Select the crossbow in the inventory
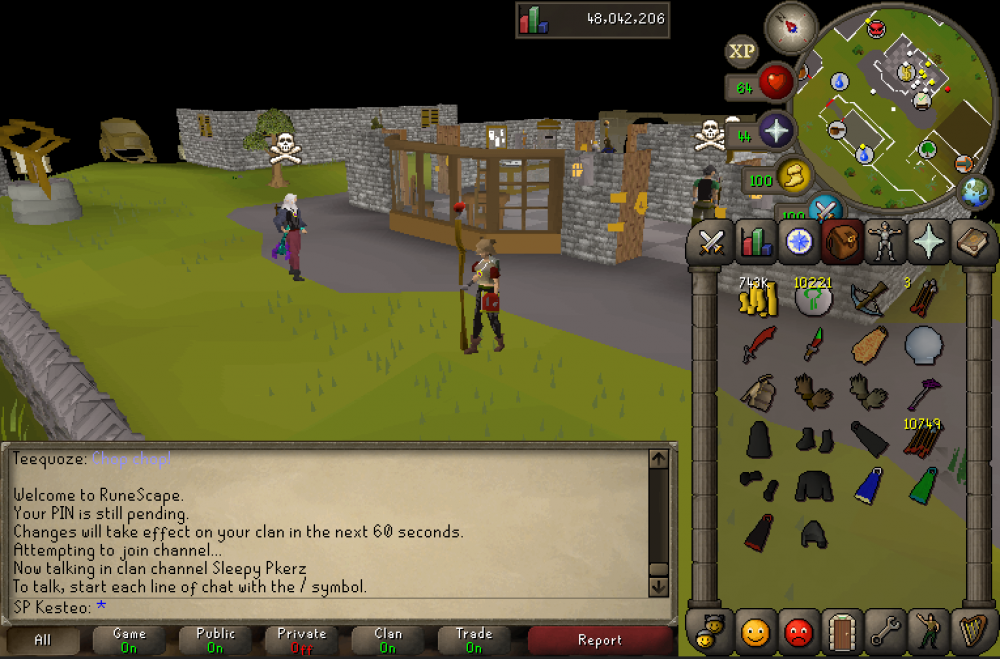Viewport: 1000px width, 659px height. [x=868, y=297]
